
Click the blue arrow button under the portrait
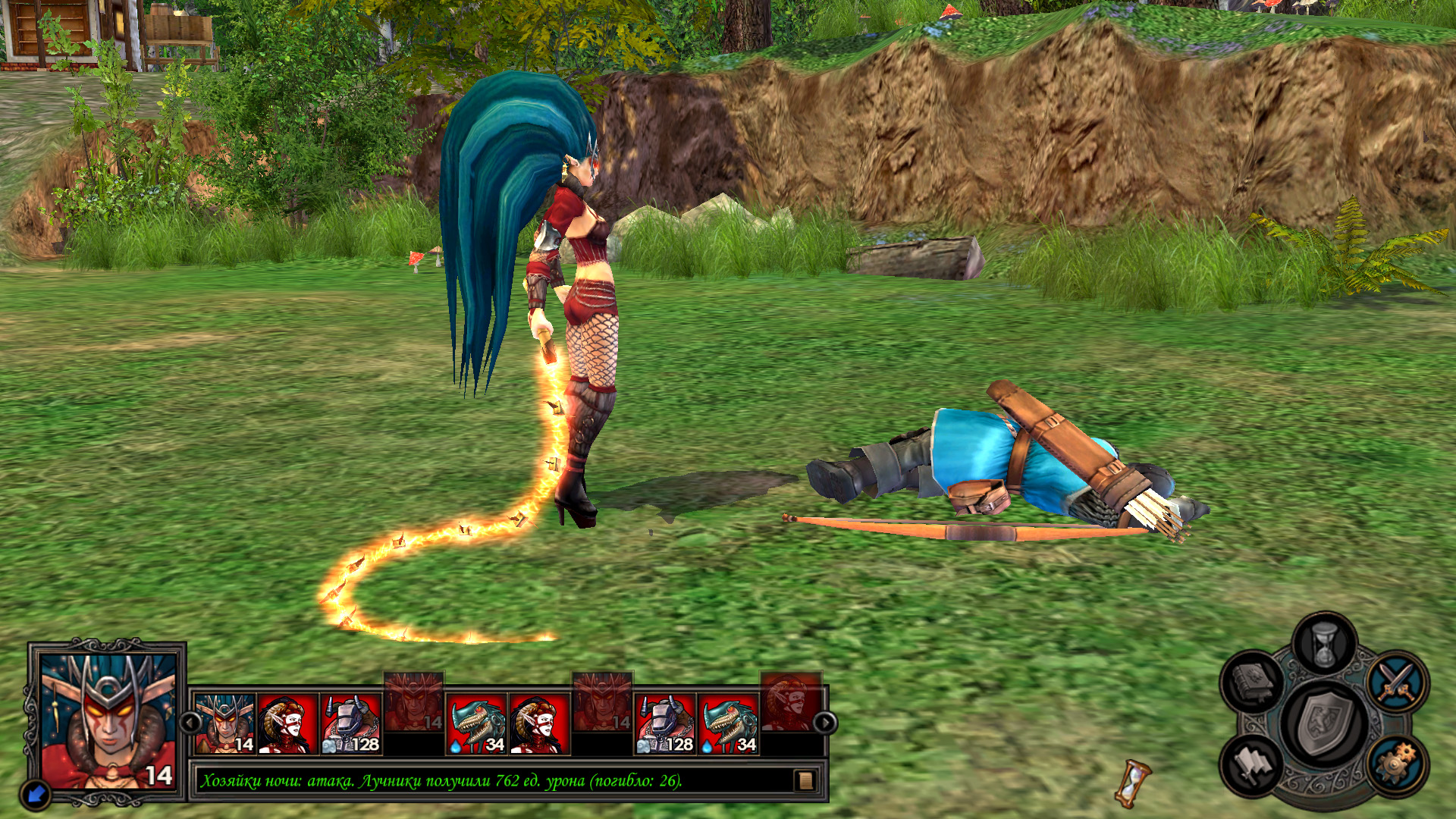[x=36, y=794]
